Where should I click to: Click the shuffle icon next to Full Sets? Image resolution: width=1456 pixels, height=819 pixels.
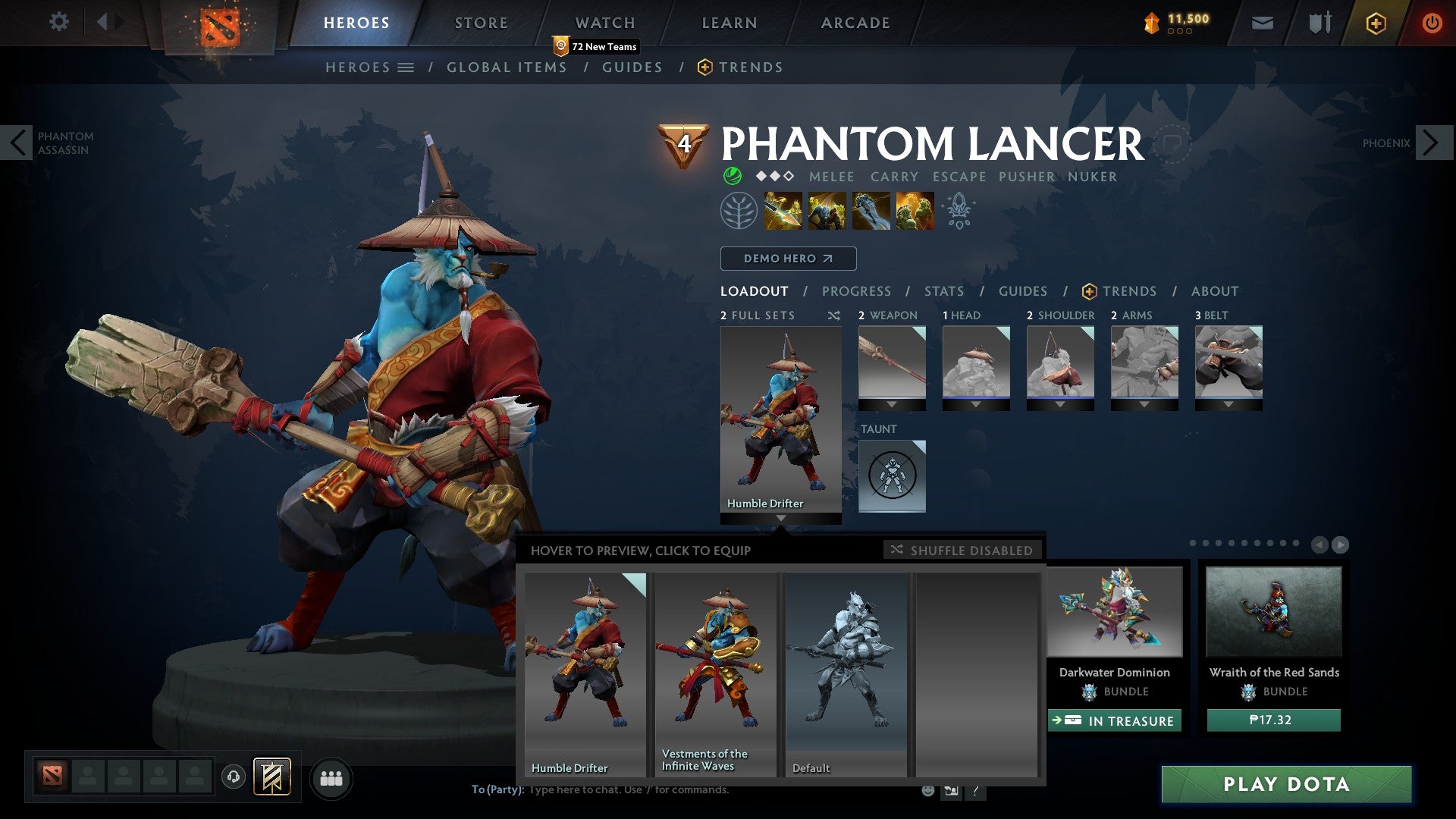tap(834, 315)
